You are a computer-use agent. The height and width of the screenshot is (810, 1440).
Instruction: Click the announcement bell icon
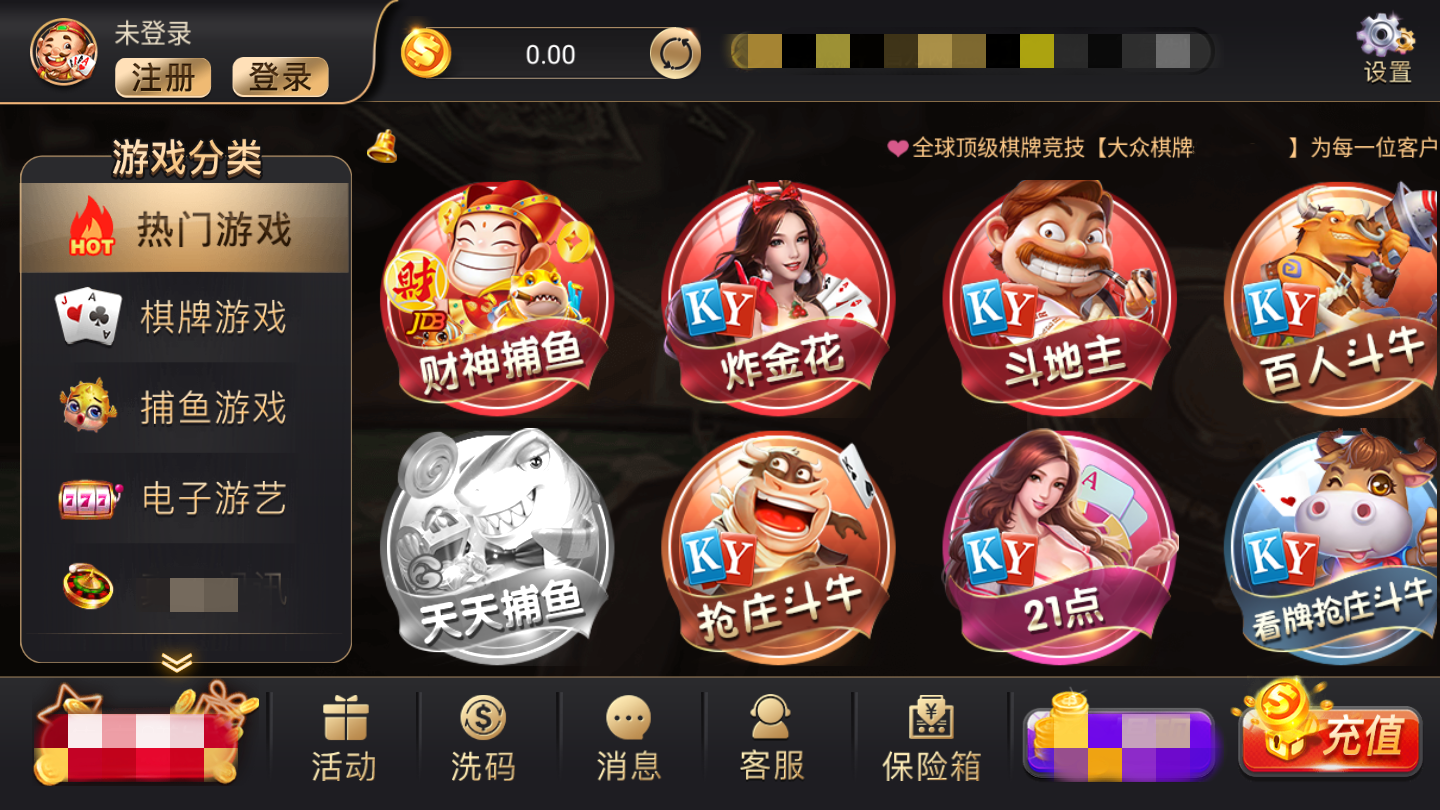pos(383,148)
